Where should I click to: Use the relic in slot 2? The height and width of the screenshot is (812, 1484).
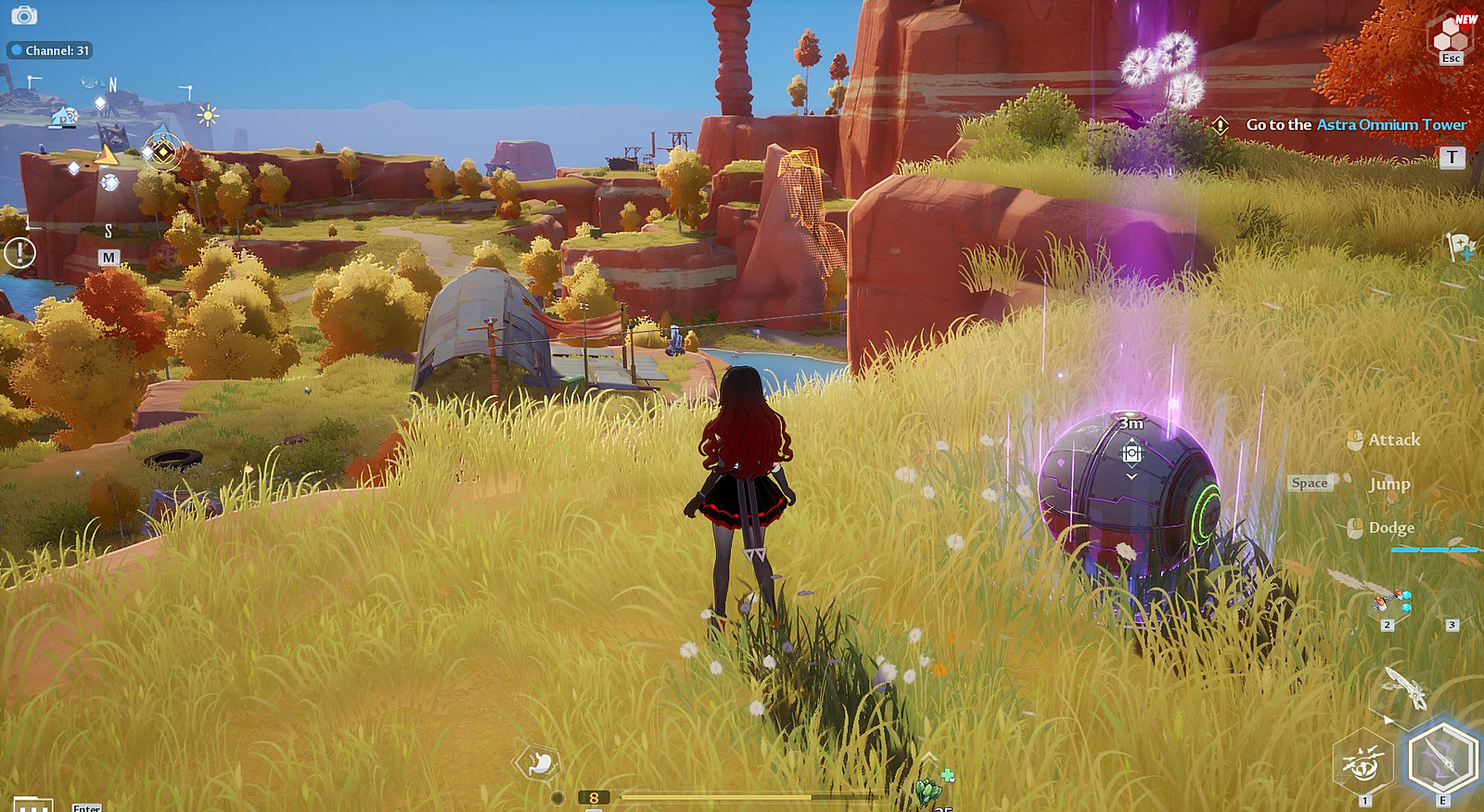[1390, 602]
